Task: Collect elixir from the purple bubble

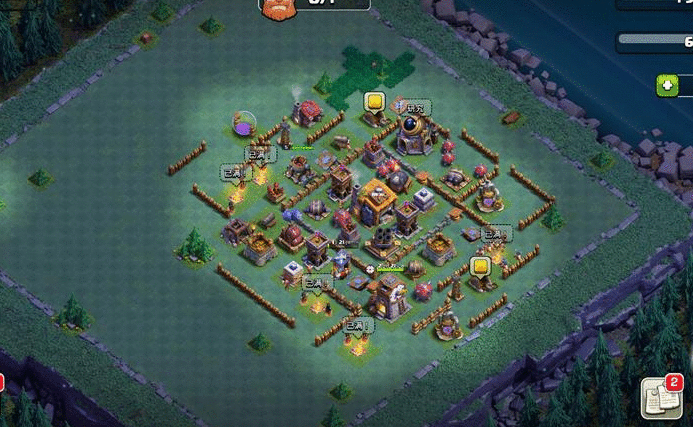Action: (x=244, y=125)
